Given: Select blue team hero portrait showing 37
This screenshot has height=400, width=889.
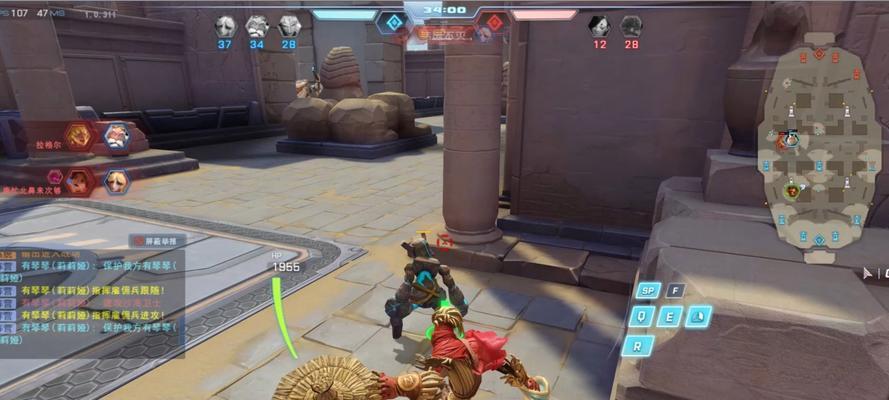Looking at the screenshot, I should [x=225, y=26].
